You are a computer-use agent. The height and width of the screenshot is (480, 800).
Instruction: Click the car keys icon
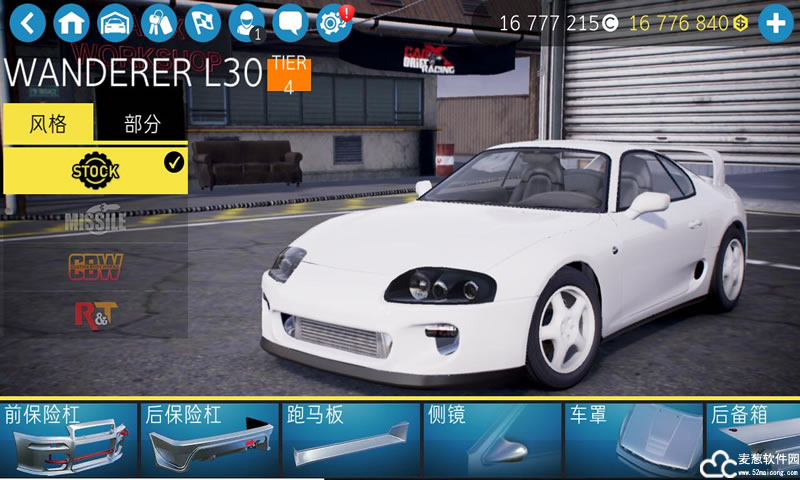159,21
